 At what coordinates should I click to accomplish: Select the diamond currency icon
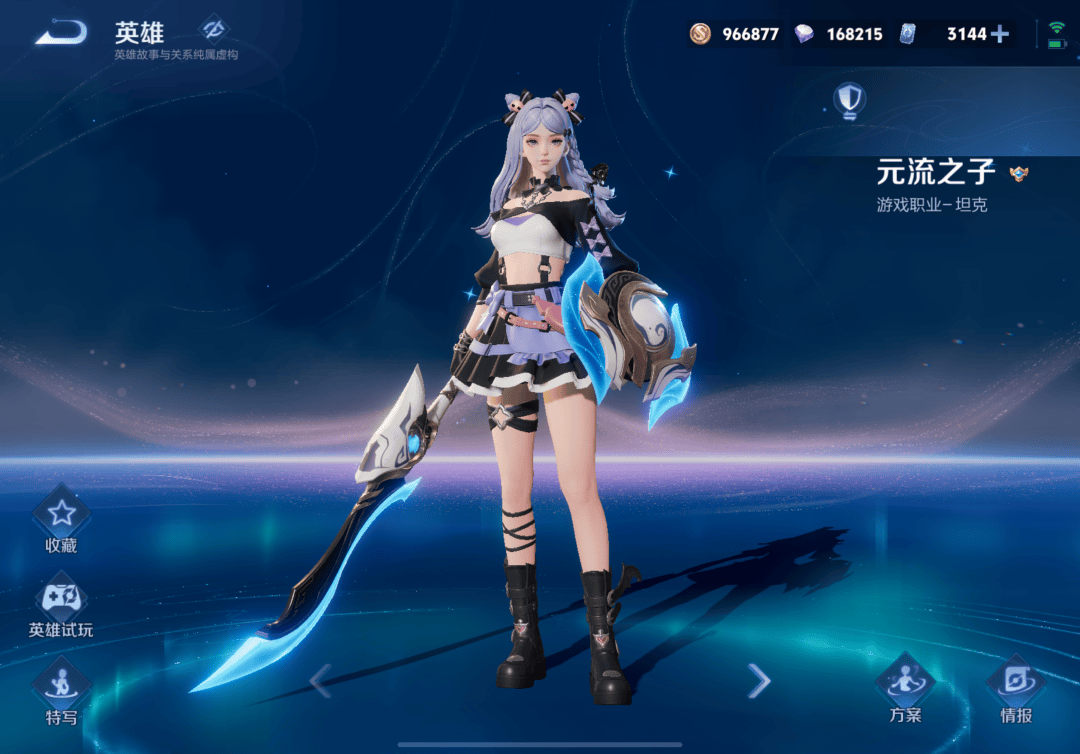point(804,34)
